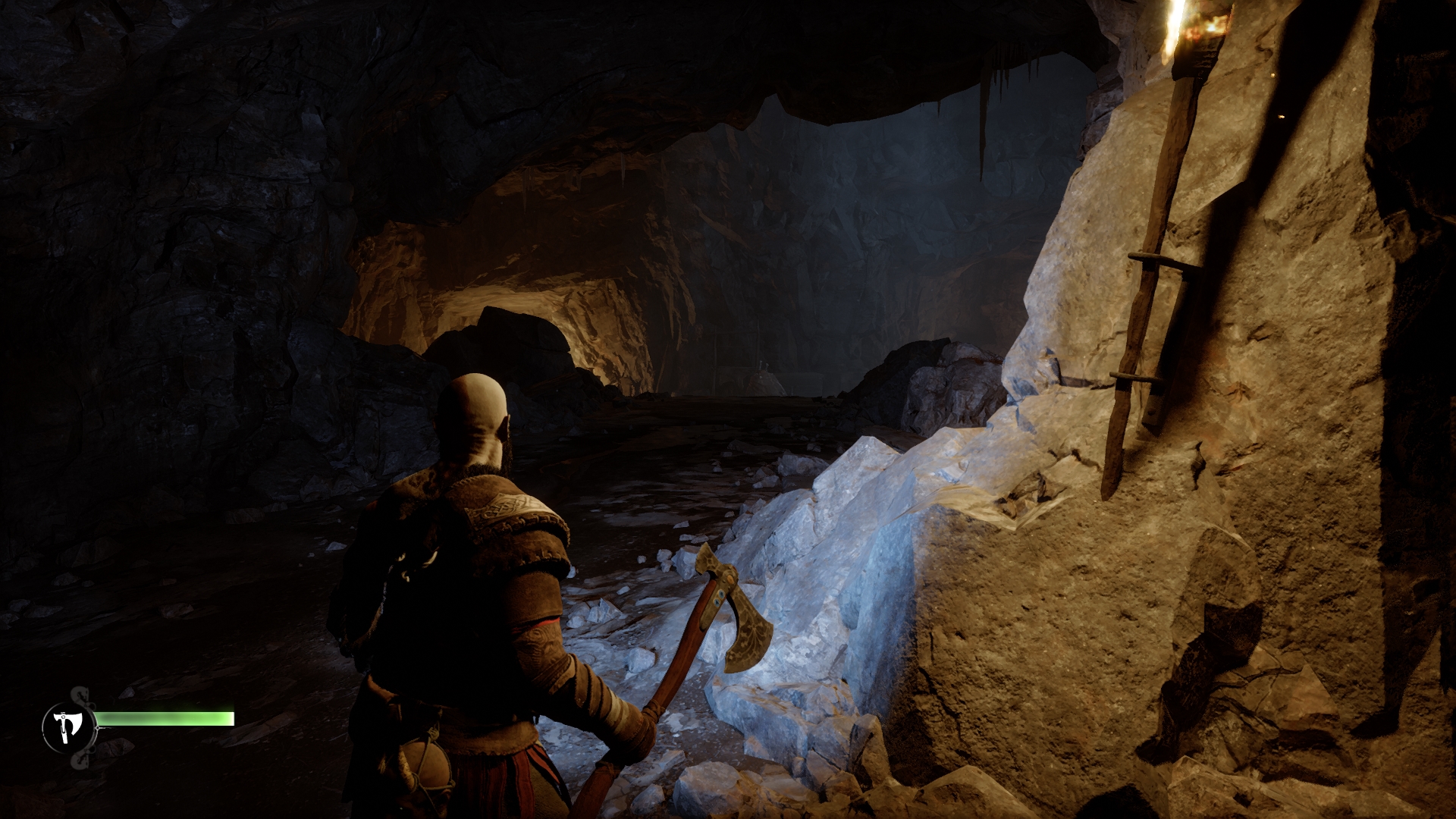Click the Leviathan Axe weapon icon
Viewport: 1456px width, 819px height.
point(68,727)
